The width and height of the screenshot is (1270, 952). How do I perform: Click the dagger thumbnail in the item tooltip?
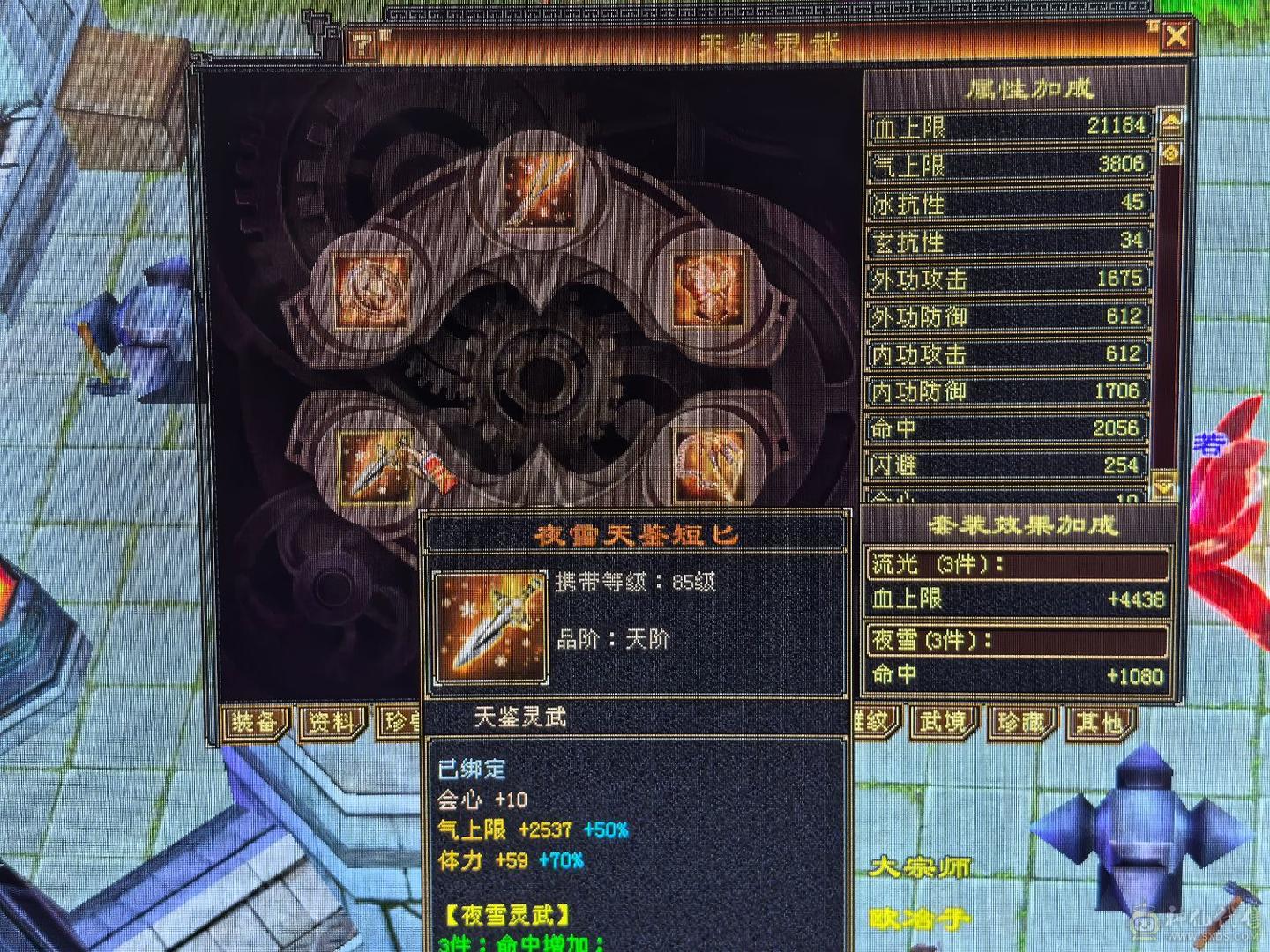[x=489, y=628]
